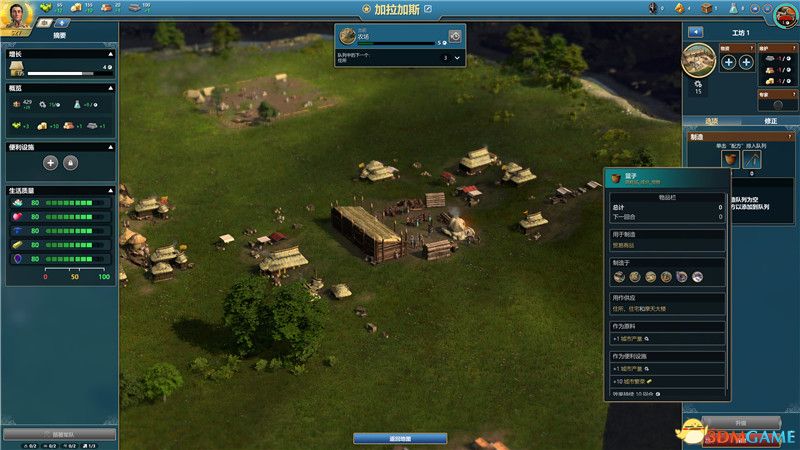Image resolution: width=800 pixels, height=450 pixels.
Task: Open help for the 制造 section
Action: [789, 135]
